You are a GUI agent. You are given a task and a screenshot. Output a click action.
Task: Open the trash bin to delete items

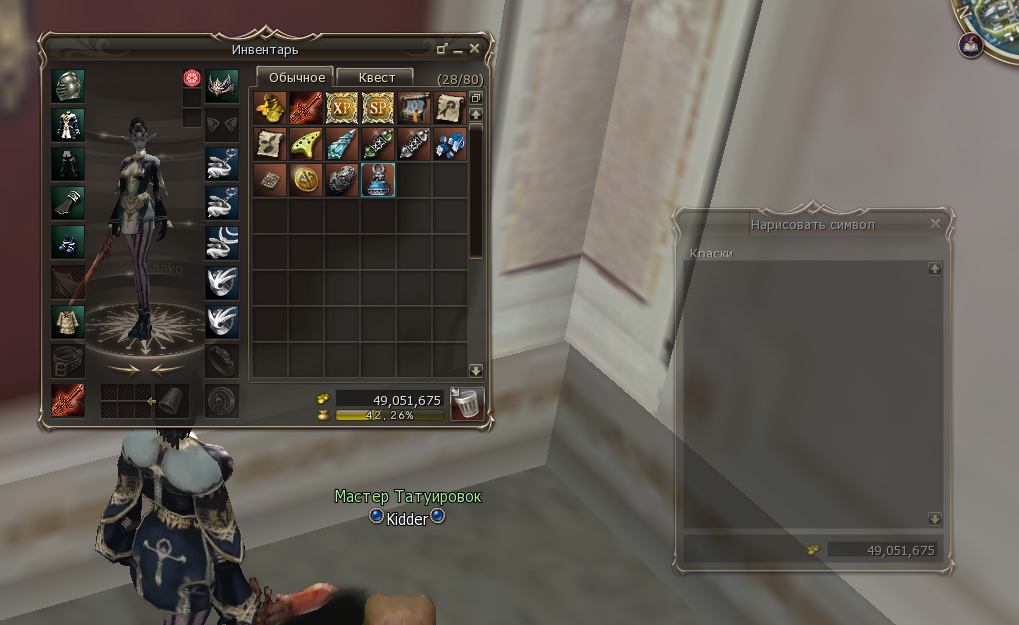(467, 403)
